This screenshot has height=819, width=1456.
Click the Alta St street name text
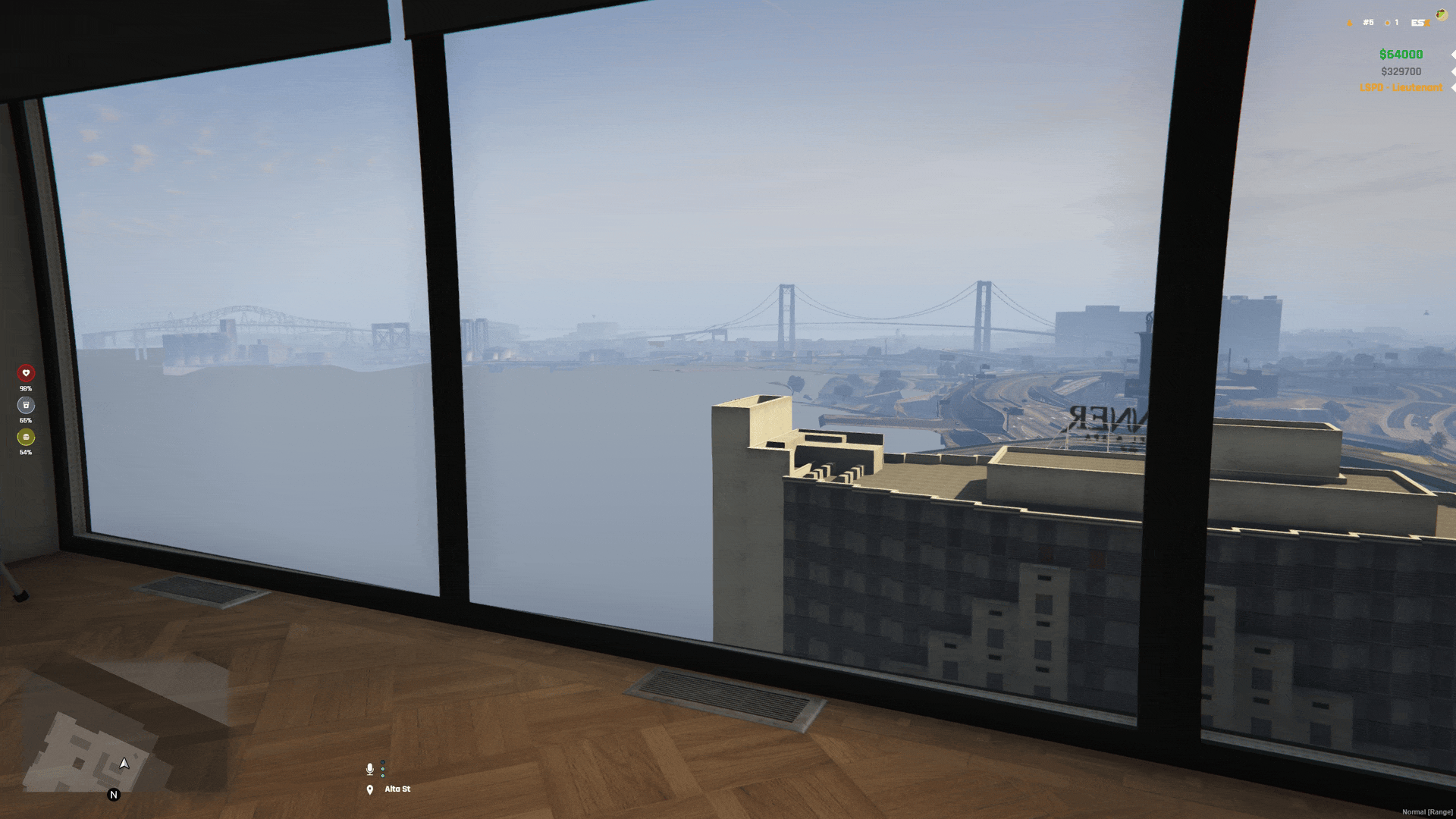[x=397, y=789]
